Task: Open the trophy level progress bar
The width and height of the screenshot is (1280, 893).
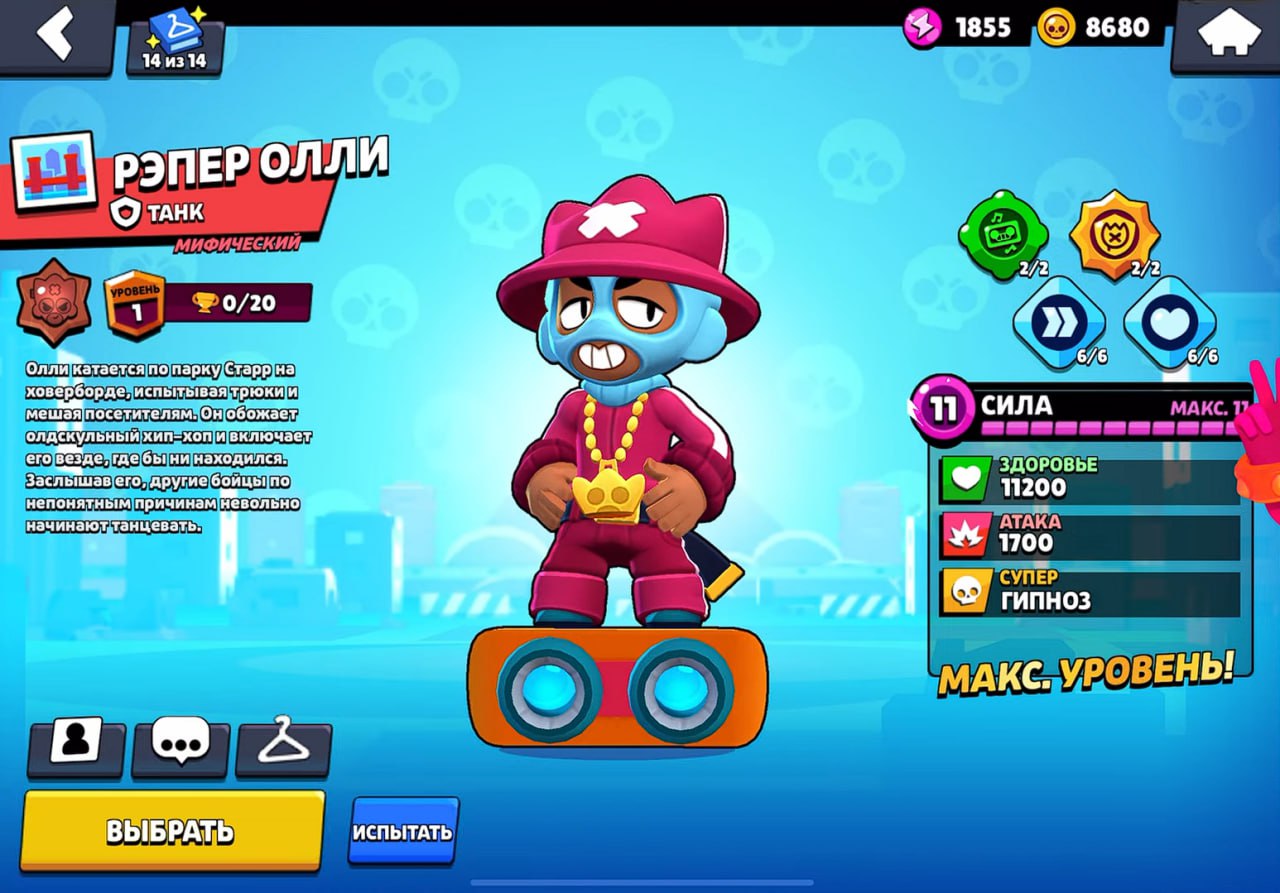Action: tap(236, 302)
